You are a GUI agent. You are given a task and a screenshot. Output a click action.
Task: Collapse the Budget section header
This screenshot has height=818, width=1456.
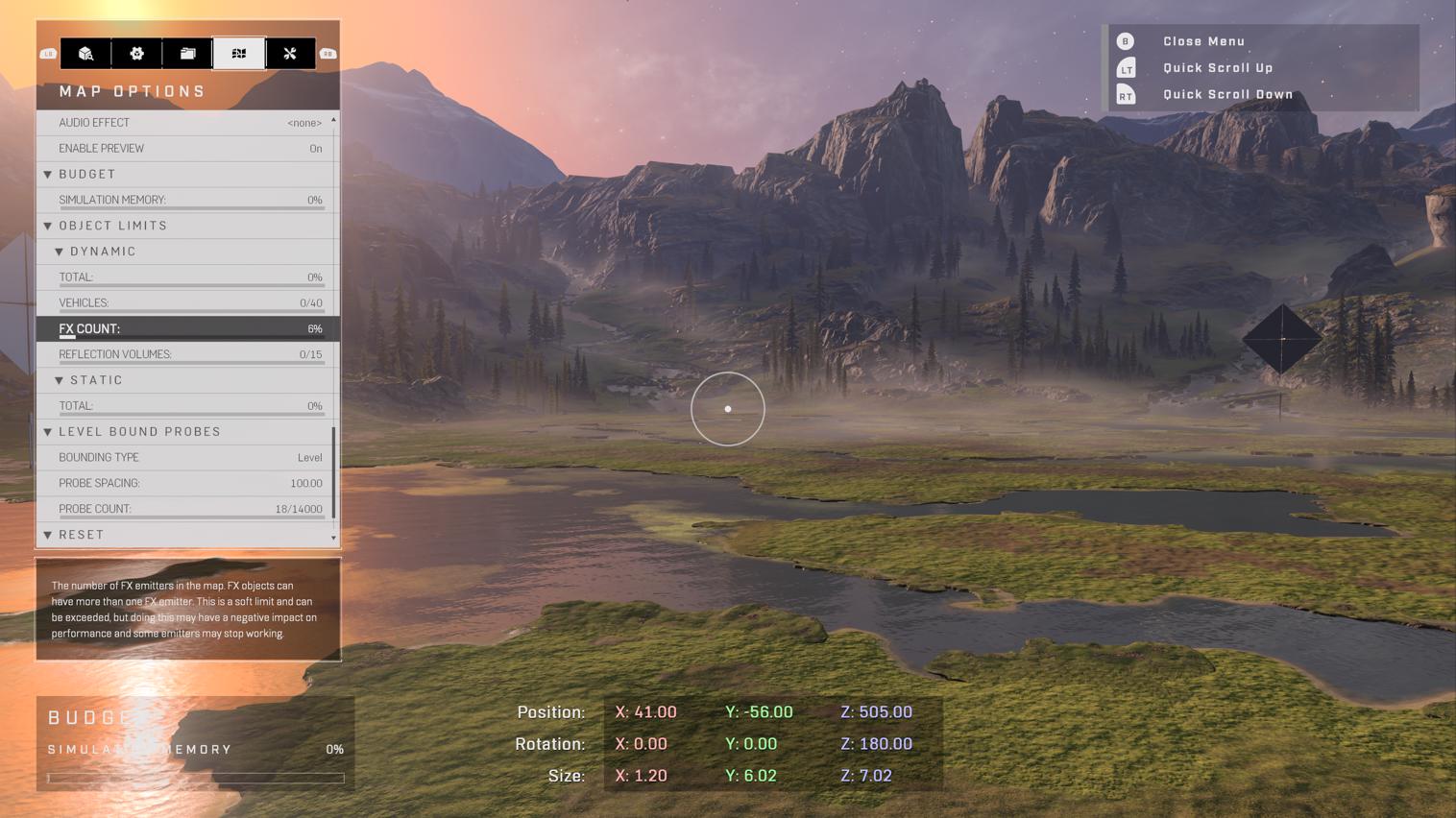pos(86,175)
